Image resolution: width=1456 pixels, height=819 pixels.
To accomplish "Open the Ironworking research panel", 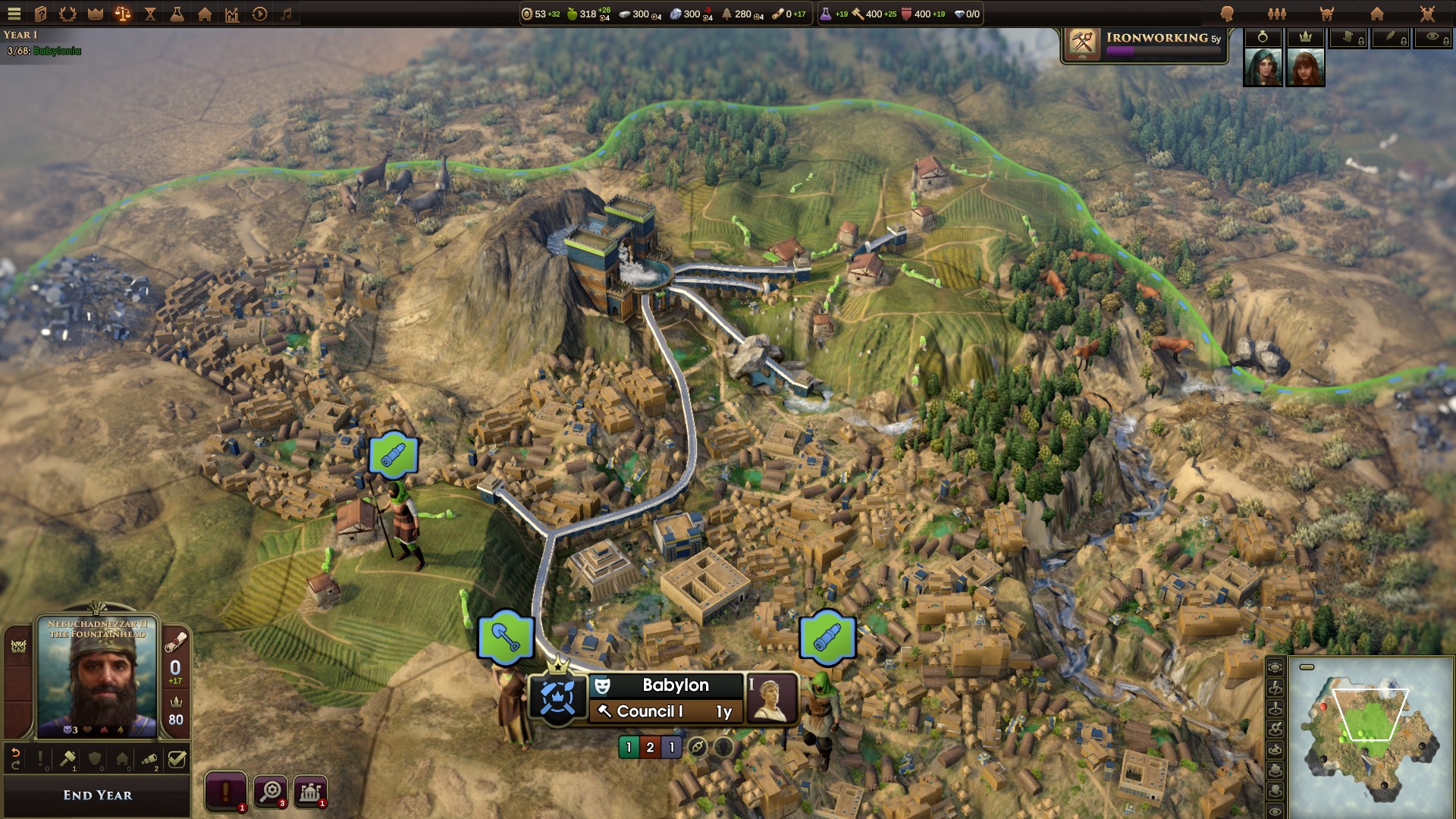I will point(1144,44).
